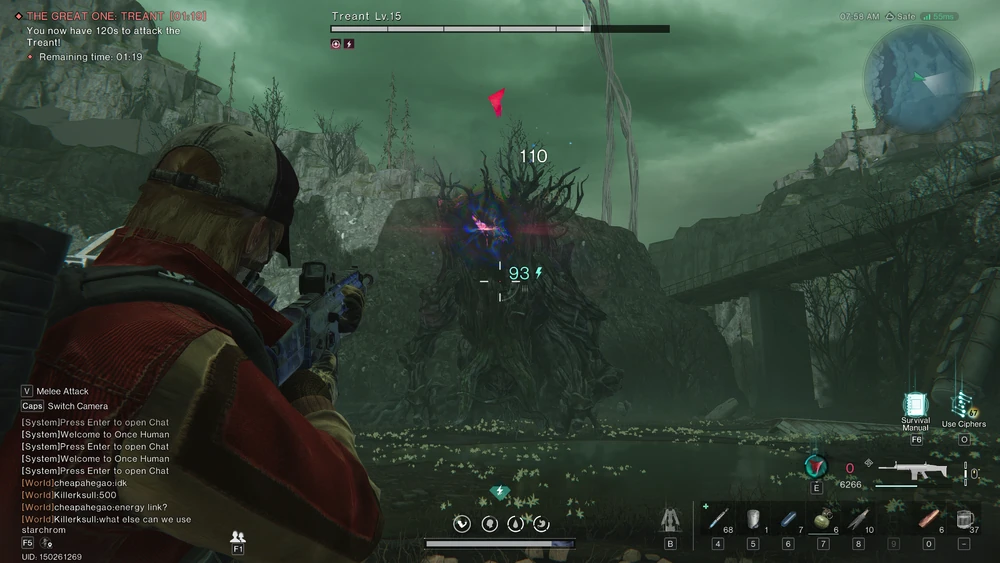Image resolution: width=1000 pixels, height=563 pixels.
Task: Click the water droplet status icon
Action: (515, 523)
